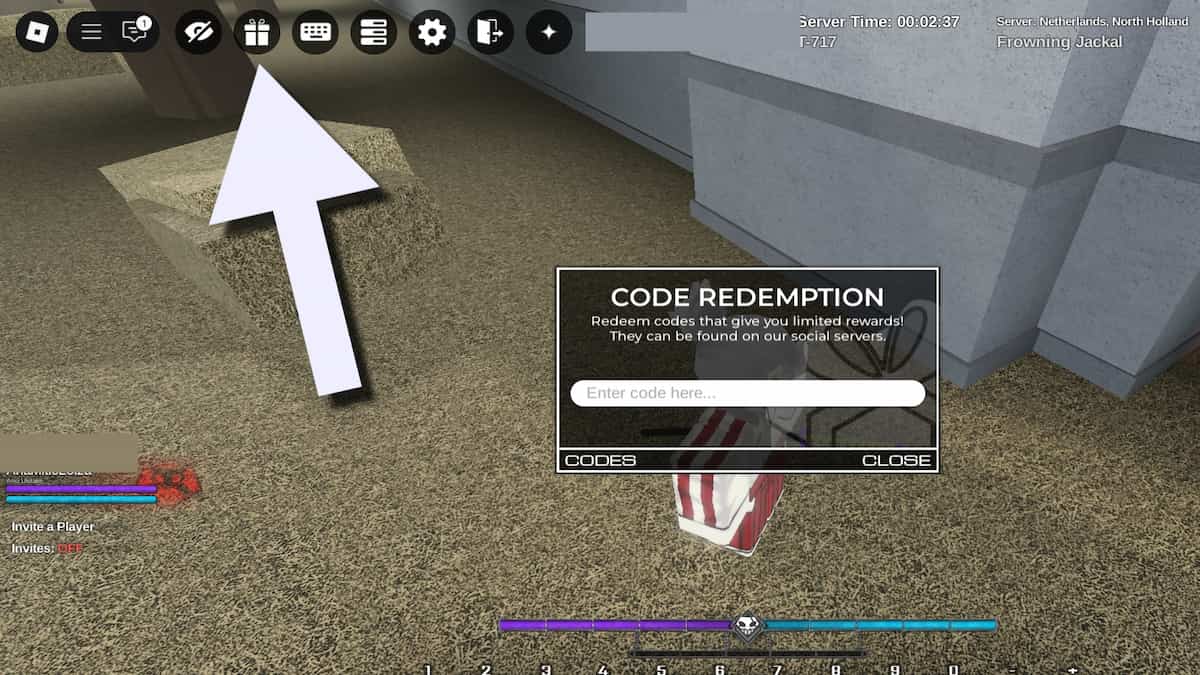Viewport: 1200px width, 675px height.
Task: Open the gift box codes button
Action: coord(257,32)
